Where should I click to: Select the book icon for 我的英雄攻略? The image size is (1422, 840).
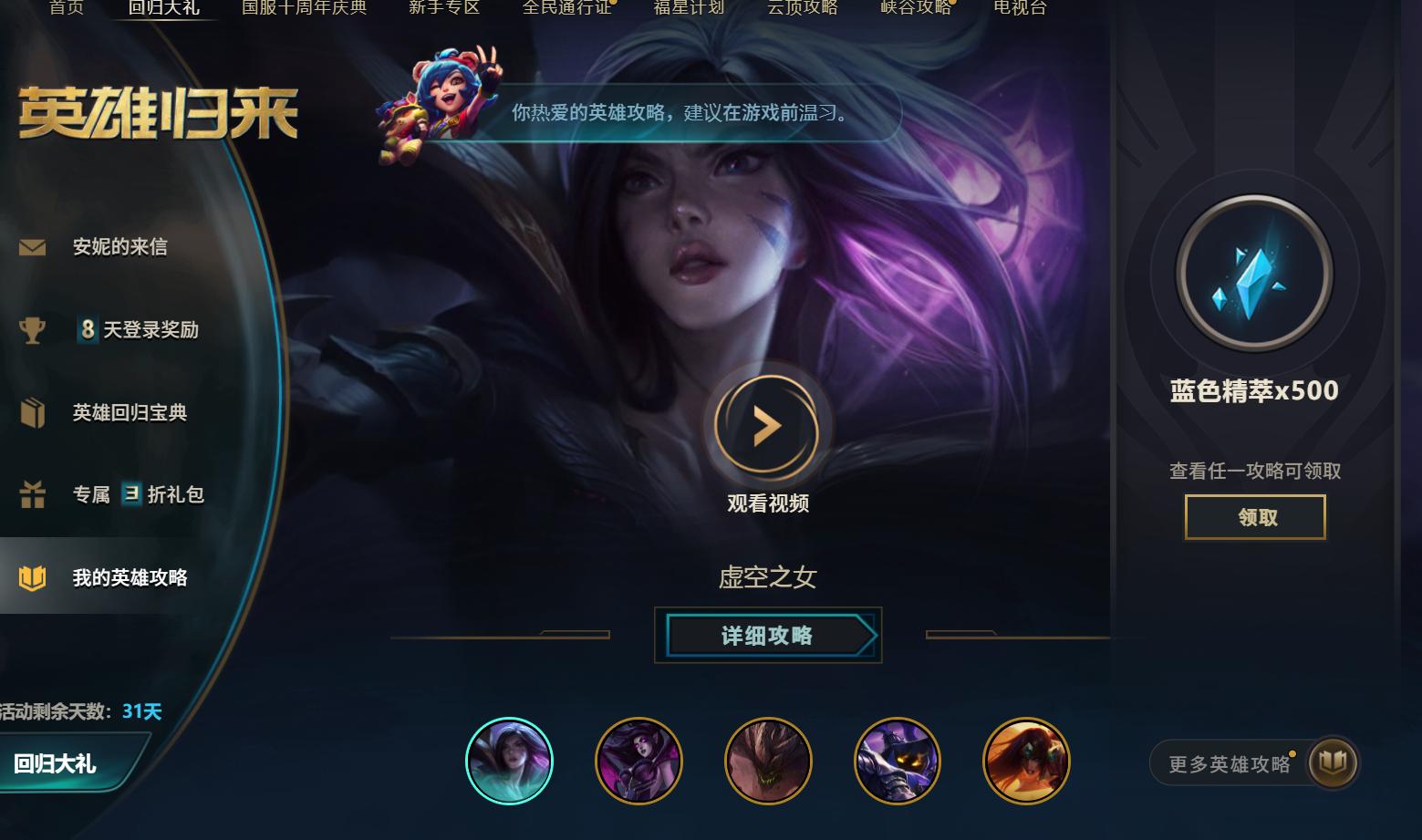(34, 577)
